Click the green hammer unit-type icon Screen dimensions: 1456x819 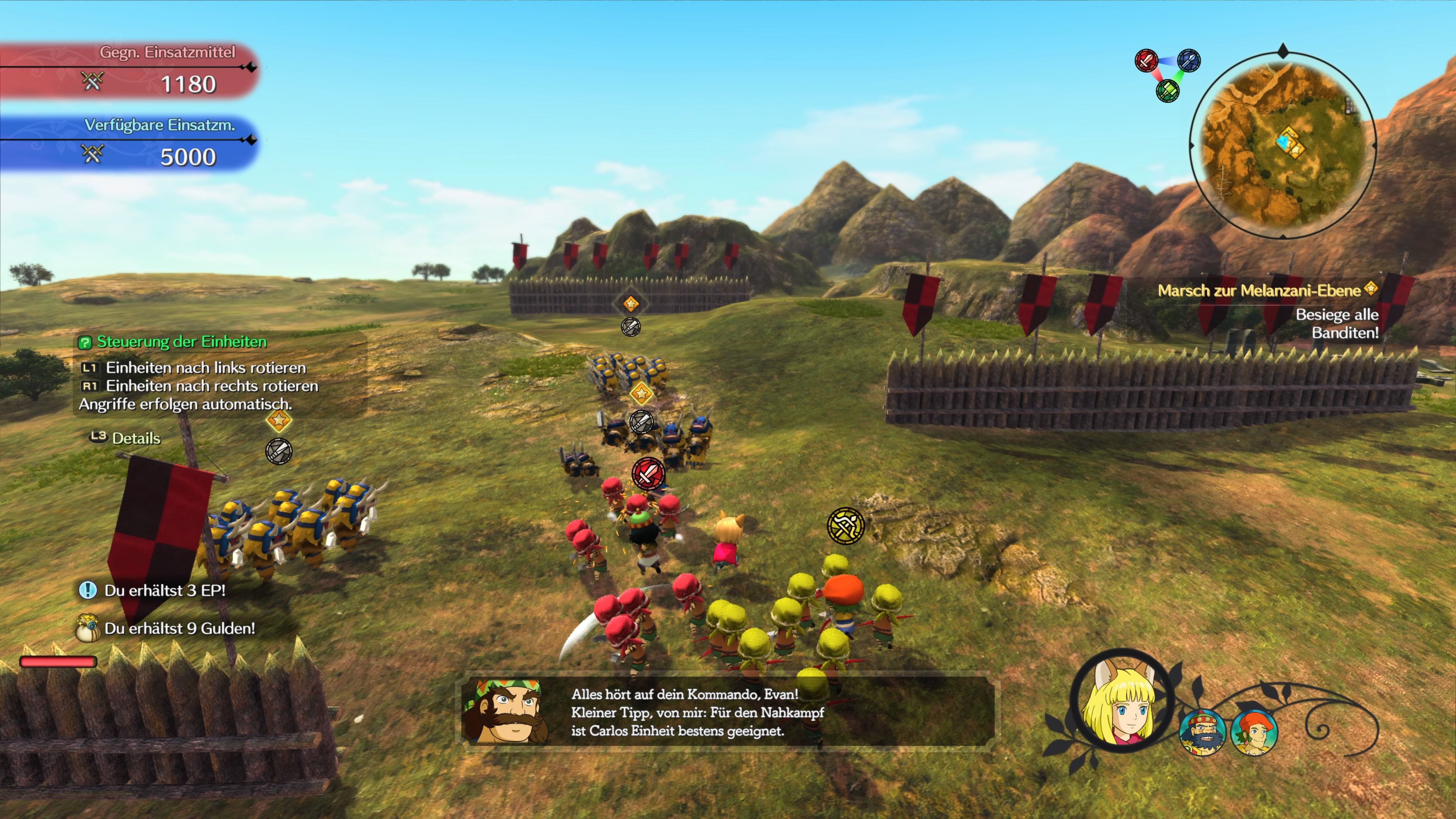(1167, 90)
